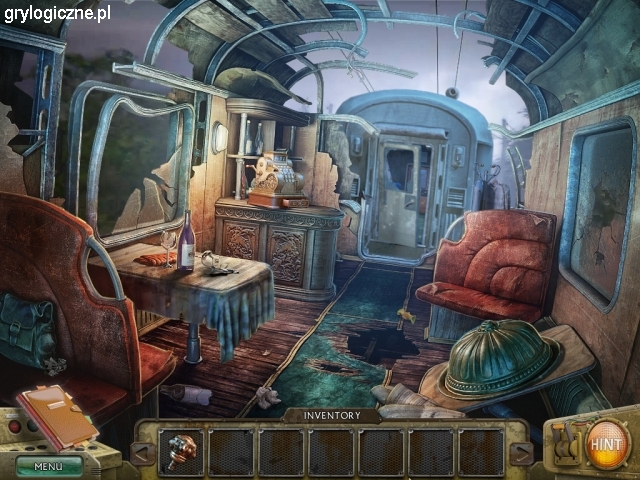Use the orange Hint button
This screenshot has width=640, height=480.
606,442
